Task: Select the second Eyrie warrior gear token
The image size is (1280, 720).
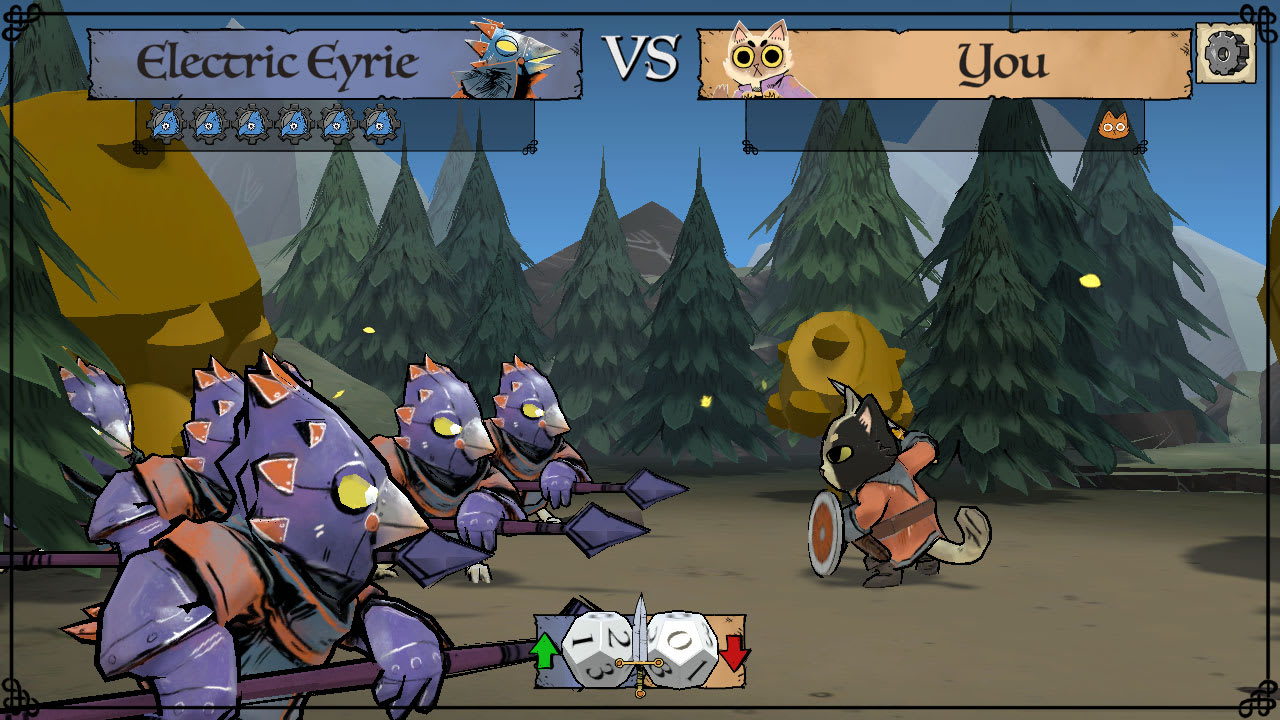Action: click(208, 125)
